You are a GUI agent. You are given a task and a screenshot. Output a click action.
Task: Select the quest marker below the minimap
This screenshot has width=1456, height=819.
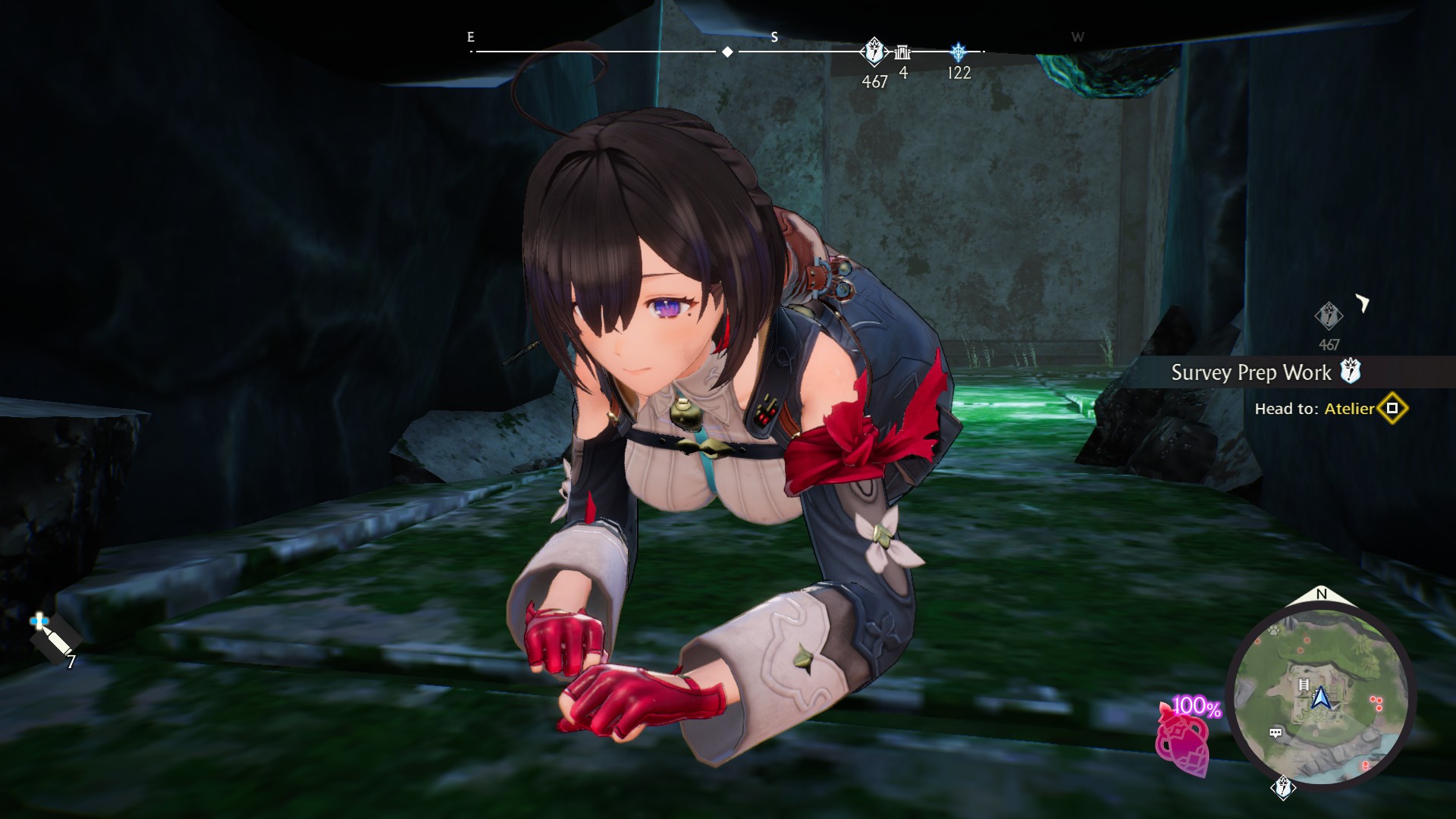point(1283,788)
